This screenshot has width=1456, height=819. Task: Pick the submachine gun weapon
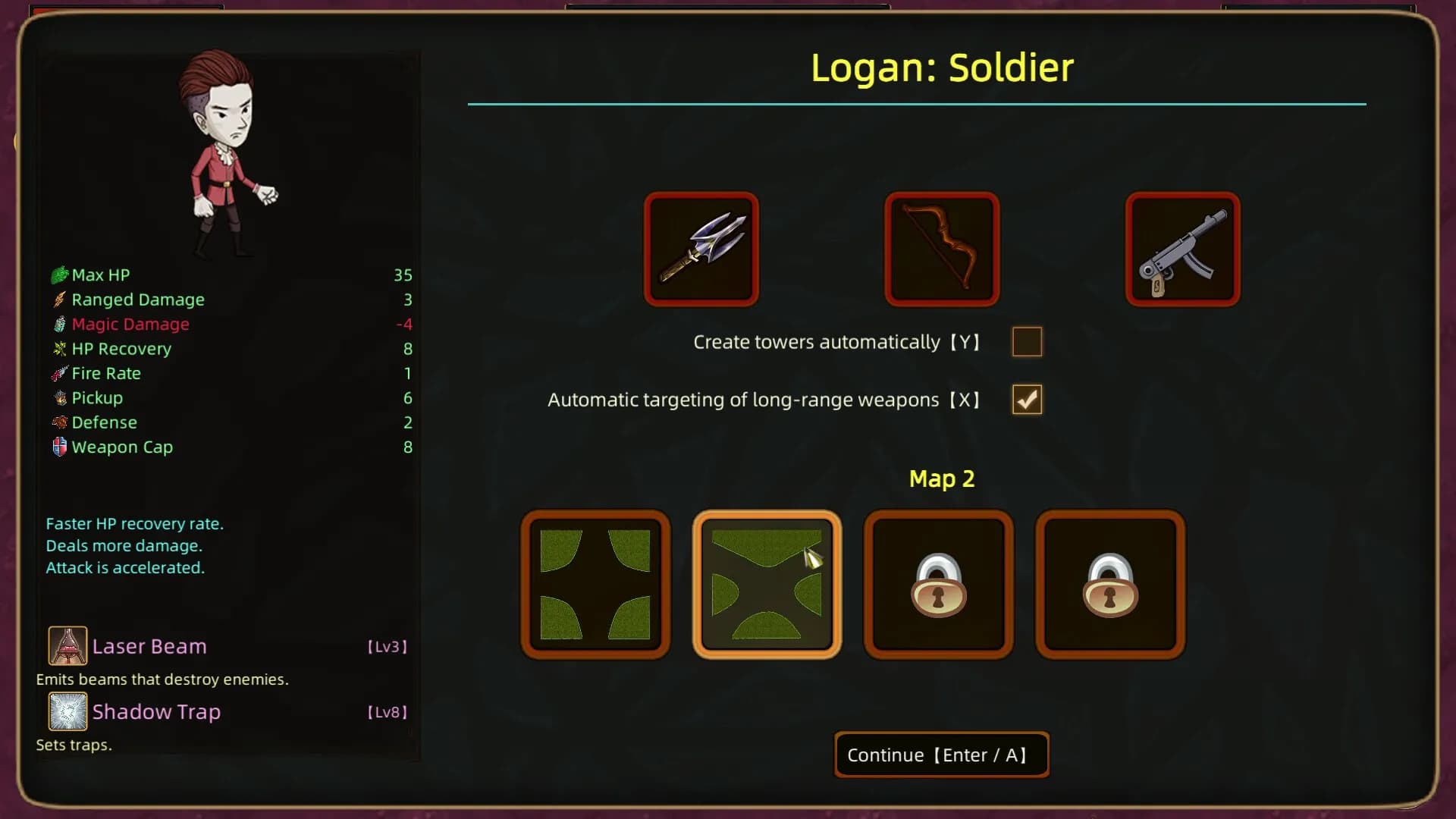pyautogui.click(x=1182, y=249)
